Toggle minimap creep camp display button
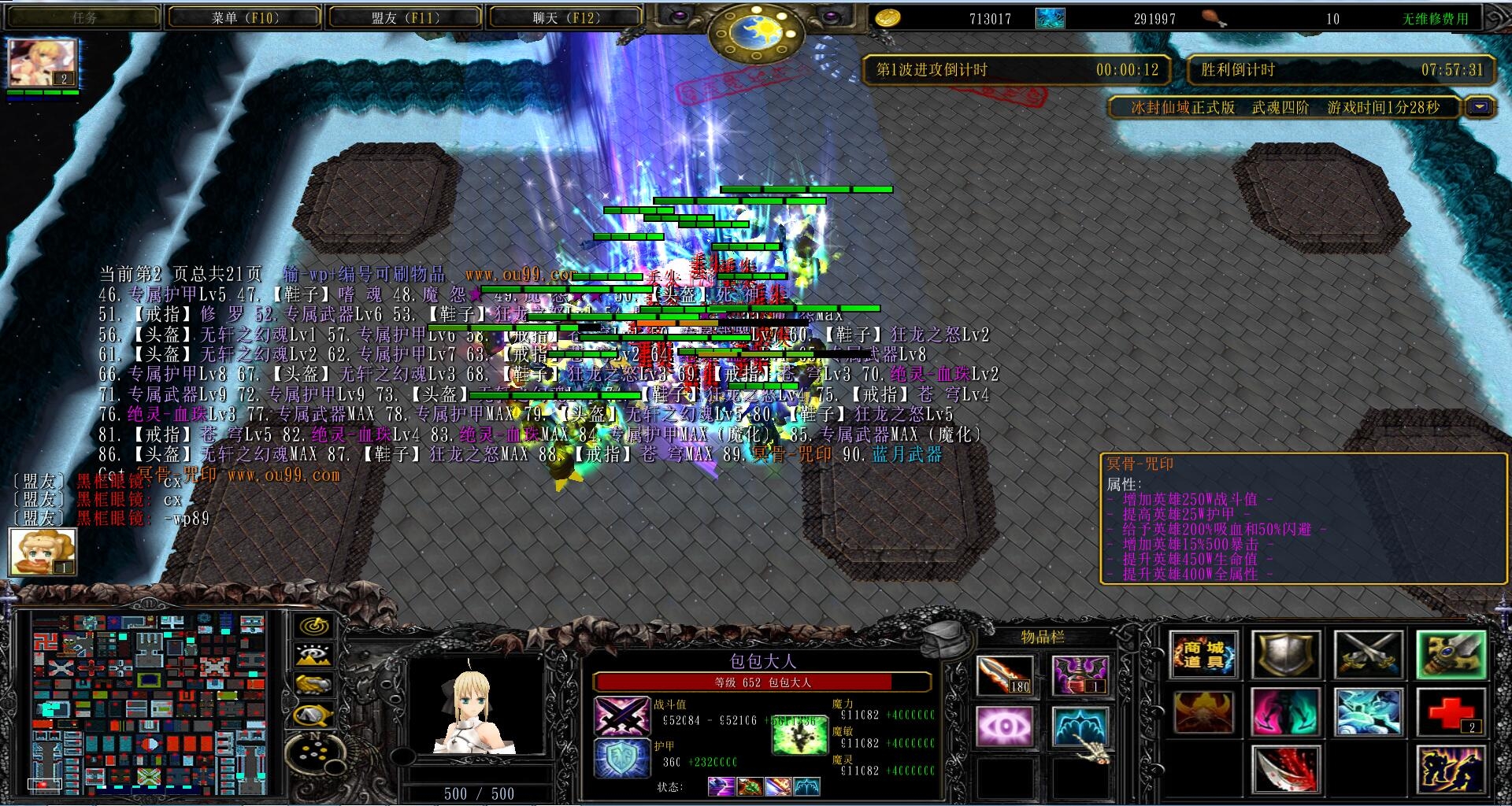 314,715
